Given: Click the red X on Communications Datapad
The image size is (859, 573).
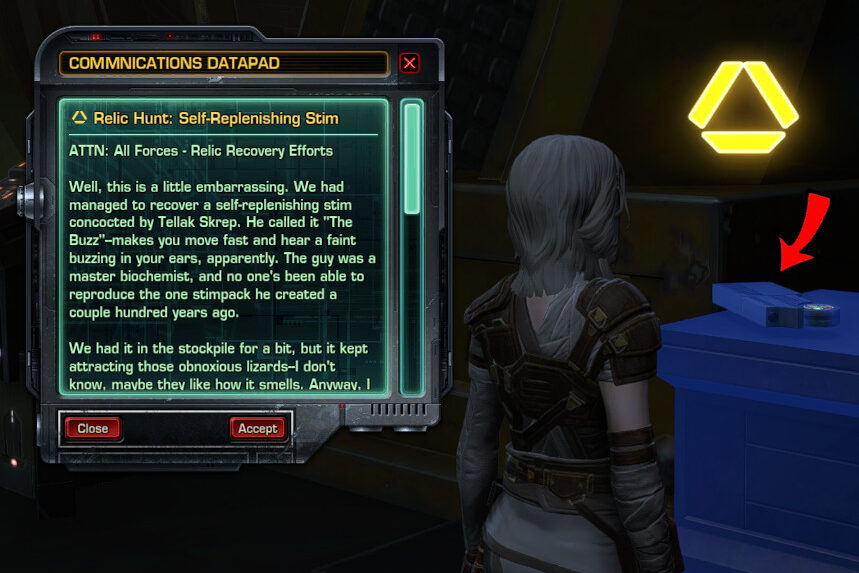Looking at the screenshot, I should tap(409, 64).
